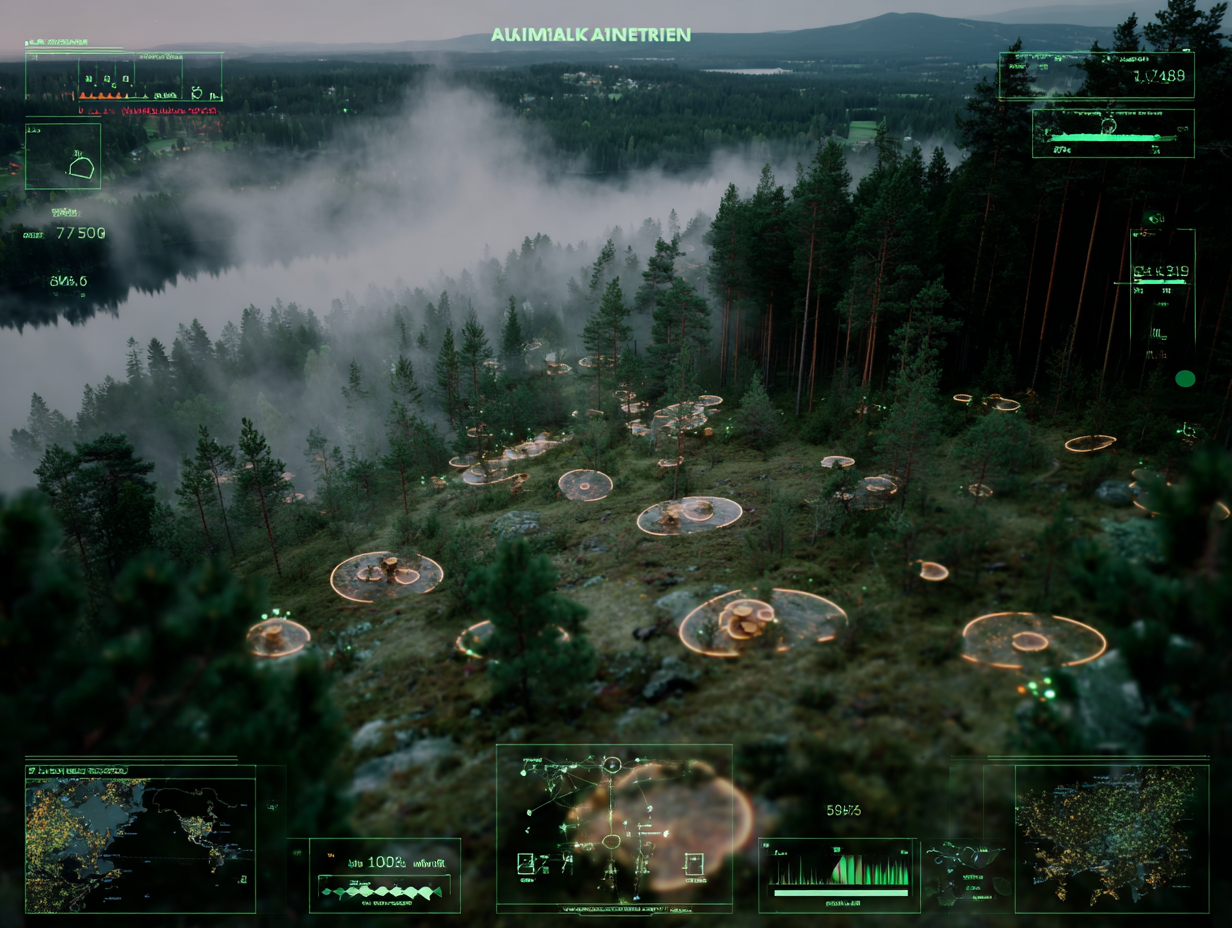Click the polygon outline scanner panel

63,156
